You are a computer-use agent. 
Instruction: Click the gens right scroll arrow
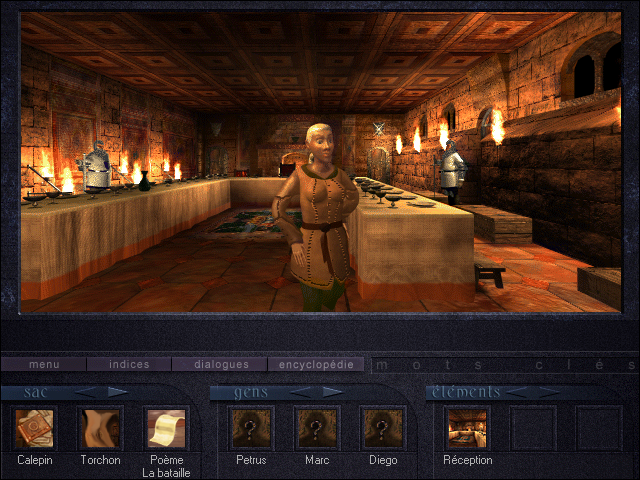331,392
